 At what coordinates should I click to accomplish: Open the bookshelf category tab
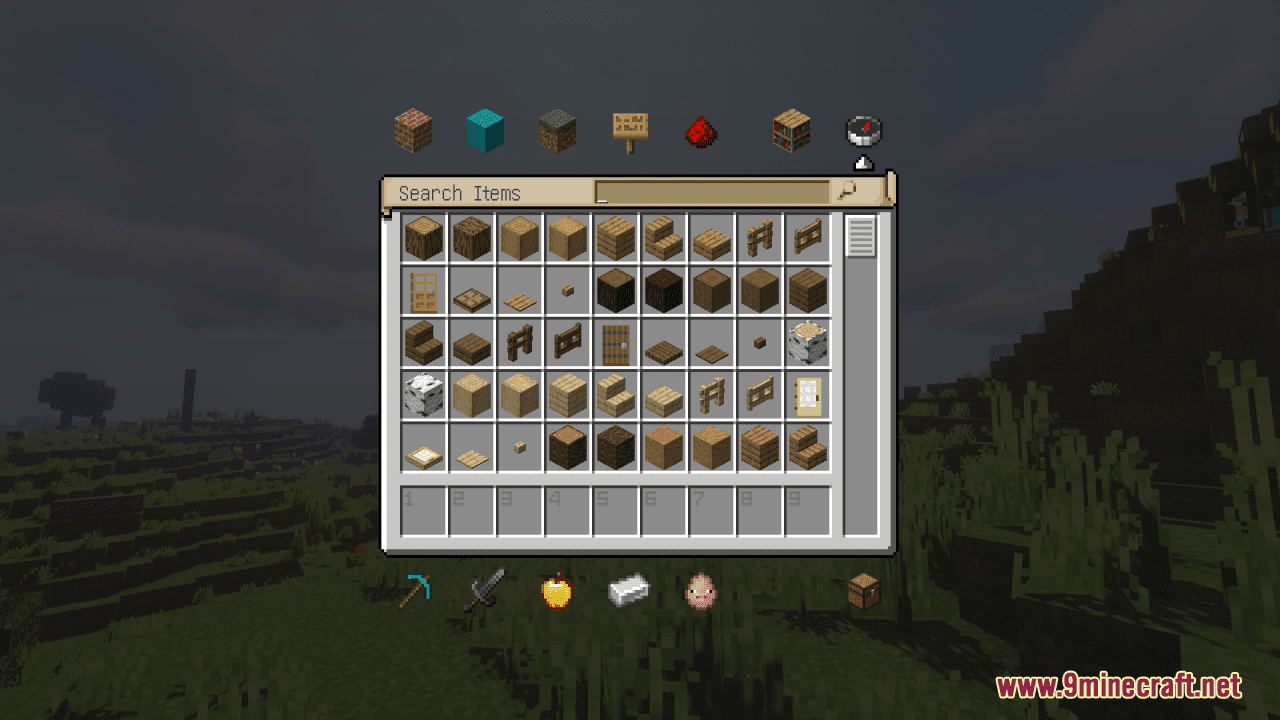pos(790,130)
